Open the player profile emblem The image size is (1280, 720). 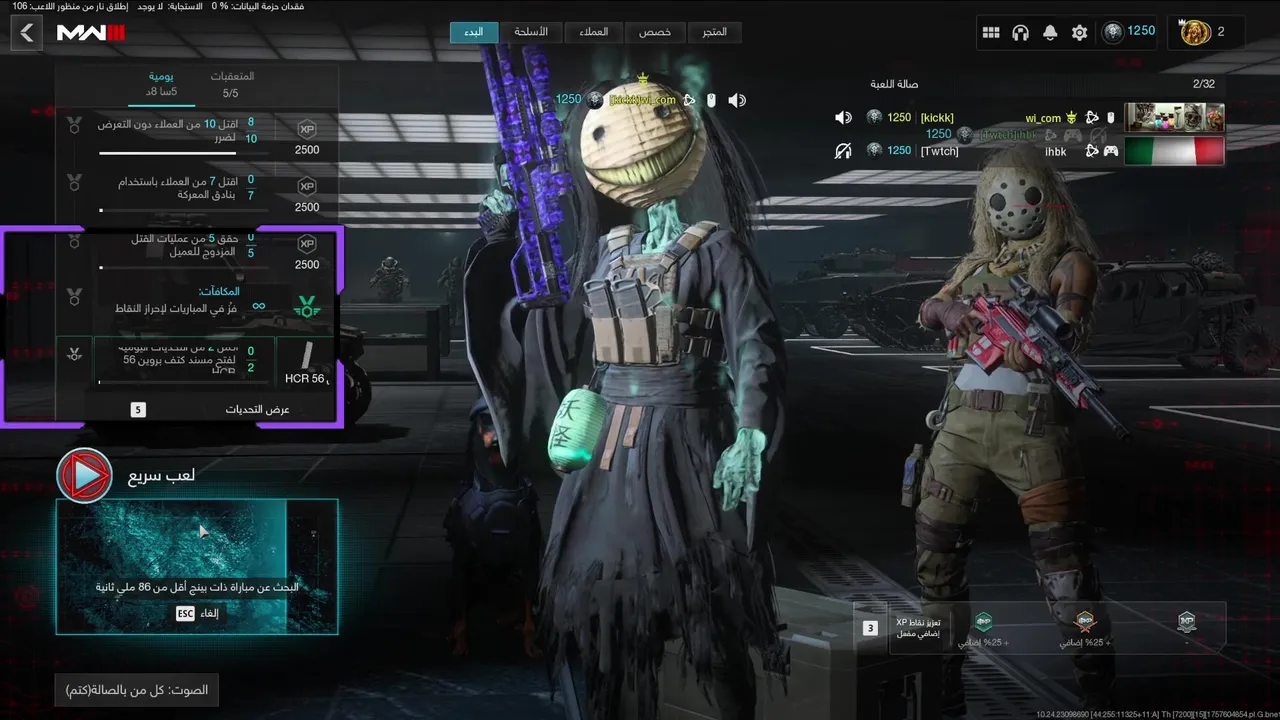(1196, 33)
